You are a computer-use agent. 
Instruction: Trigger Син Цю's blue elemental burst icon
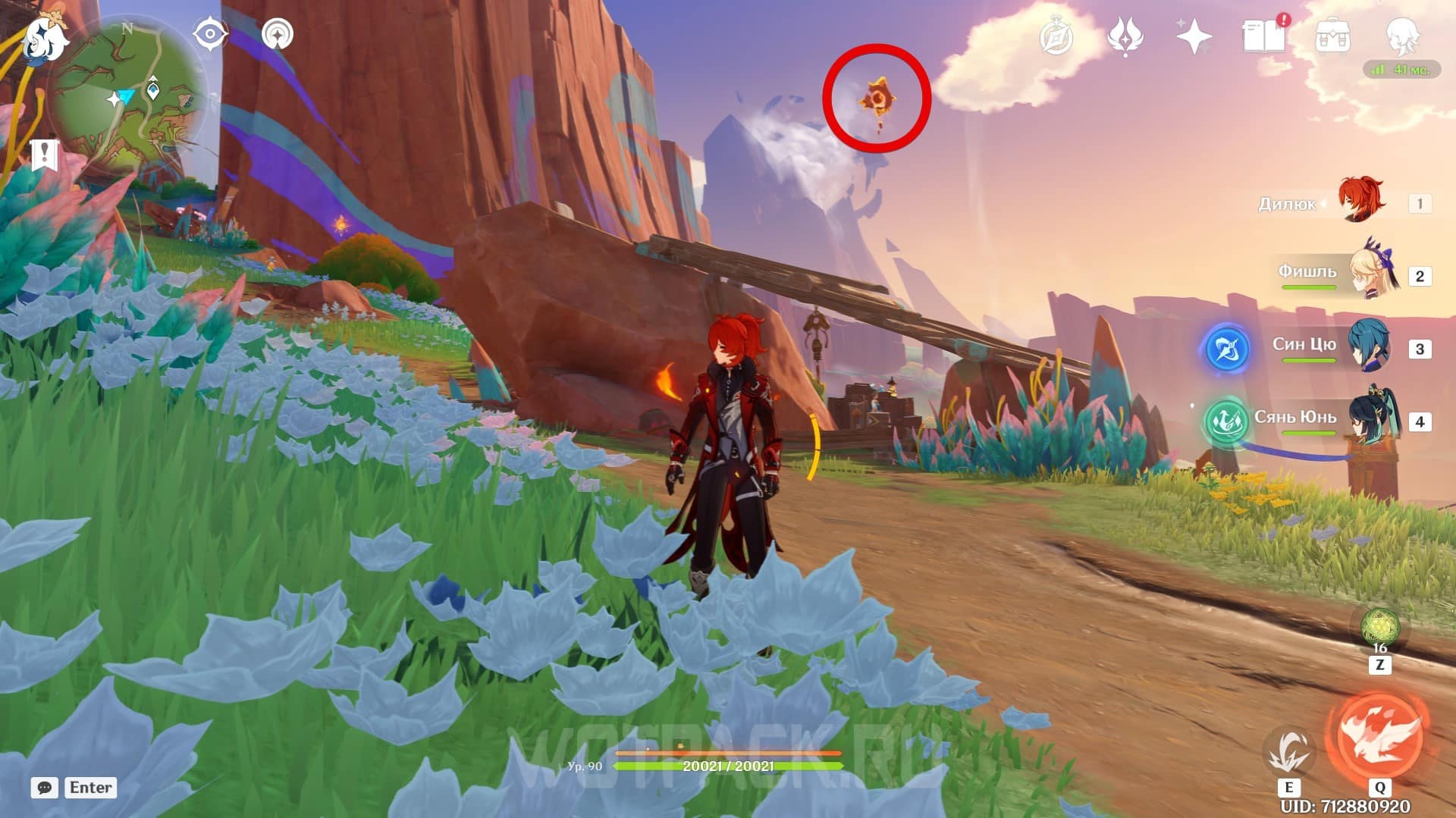(1226, 349)
